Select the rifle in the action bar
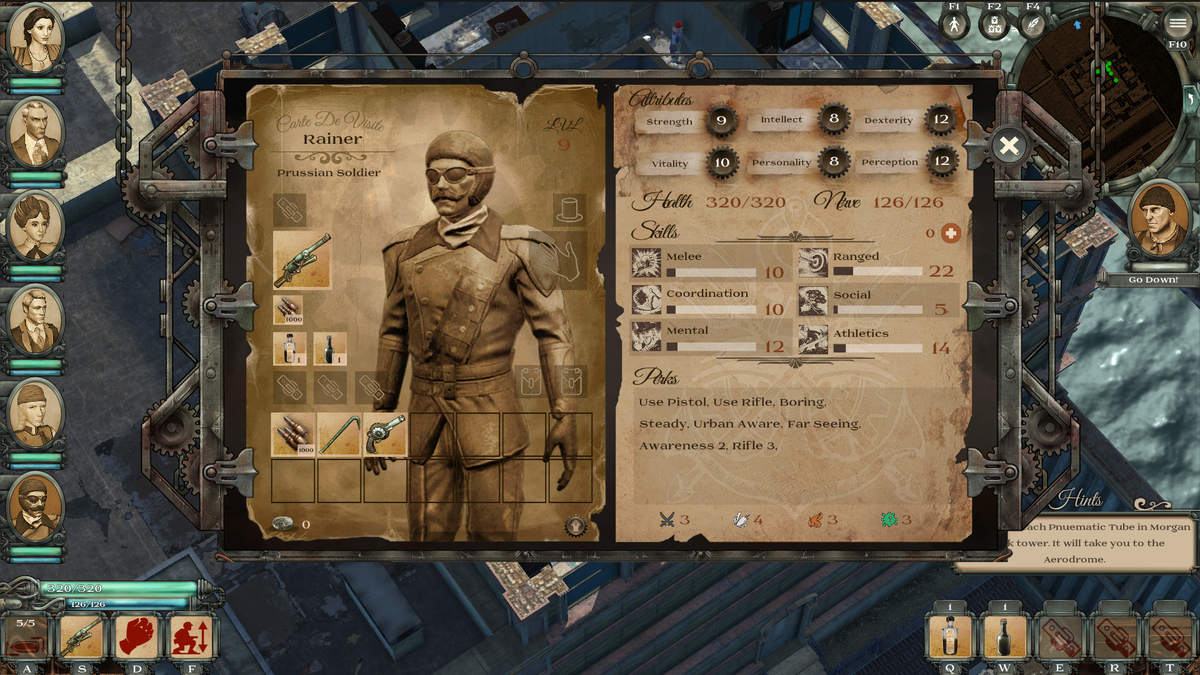This screenshot has width=1200, height=675. [82, 636]
